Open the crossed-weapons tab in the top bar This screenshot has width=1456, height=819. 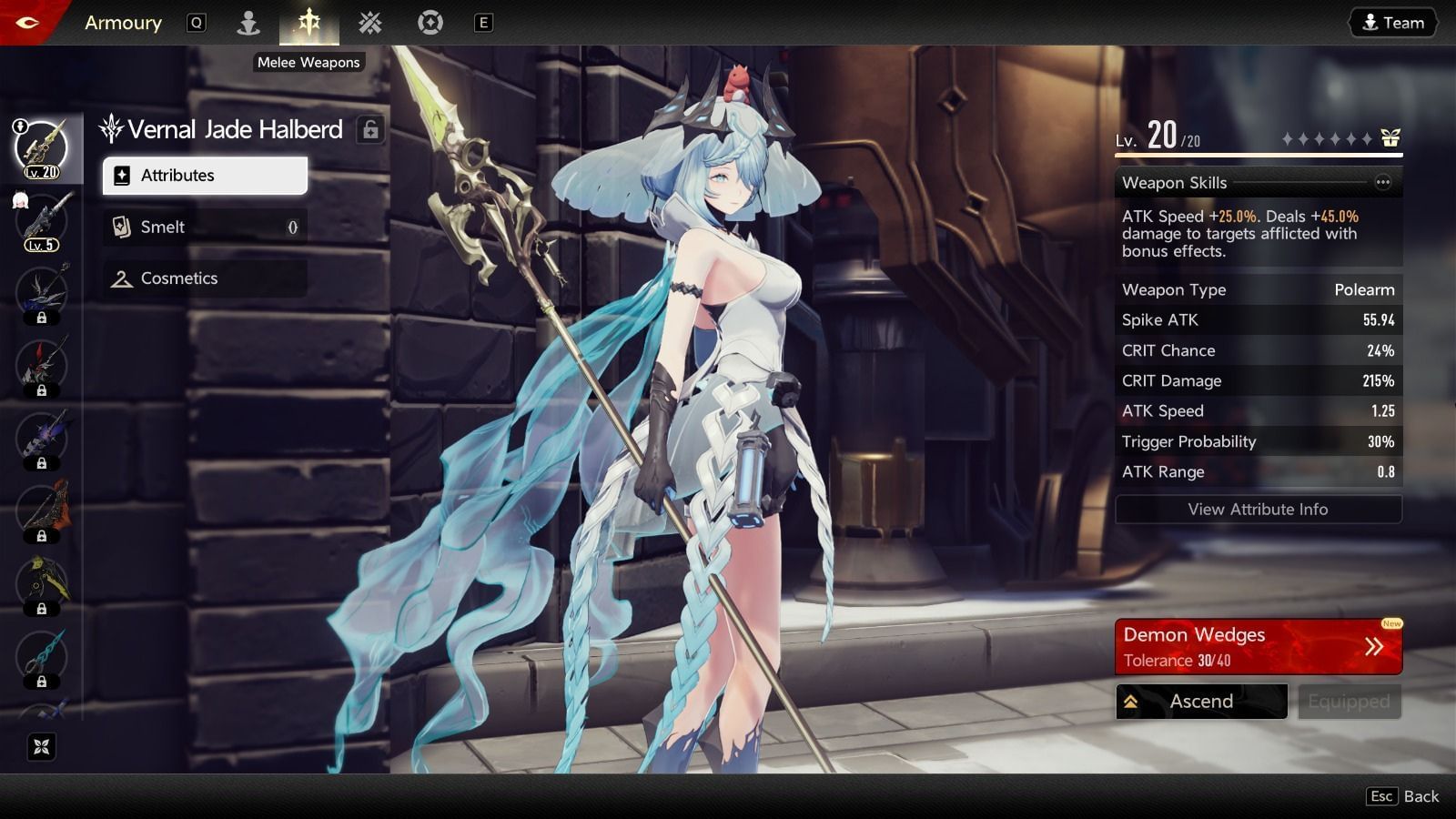point(369,23)
